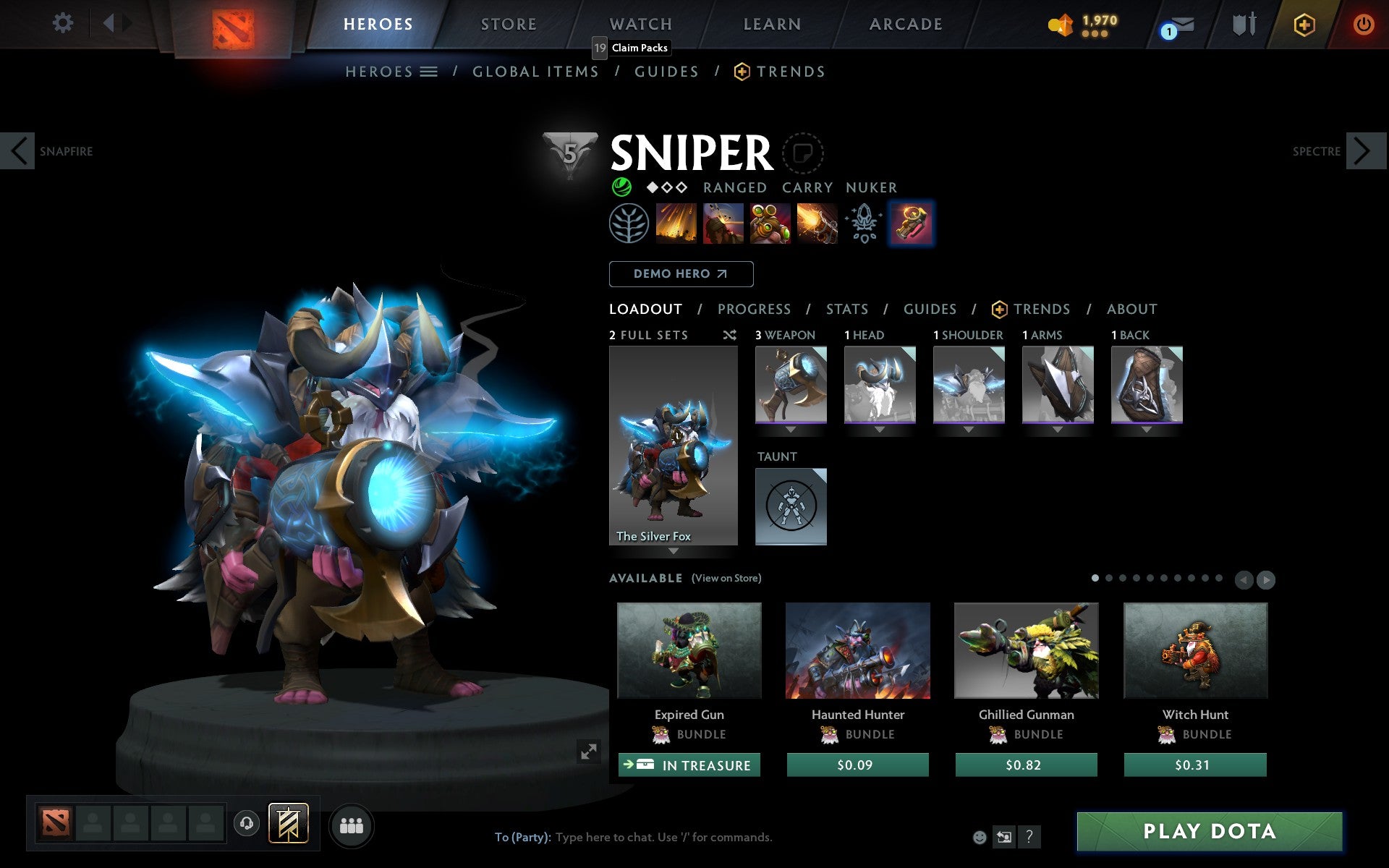Switch to the STATS tab
Image resolution: width=1389 pixels, height=868 pixels.
pyautogui.click(x=846, y=309)
